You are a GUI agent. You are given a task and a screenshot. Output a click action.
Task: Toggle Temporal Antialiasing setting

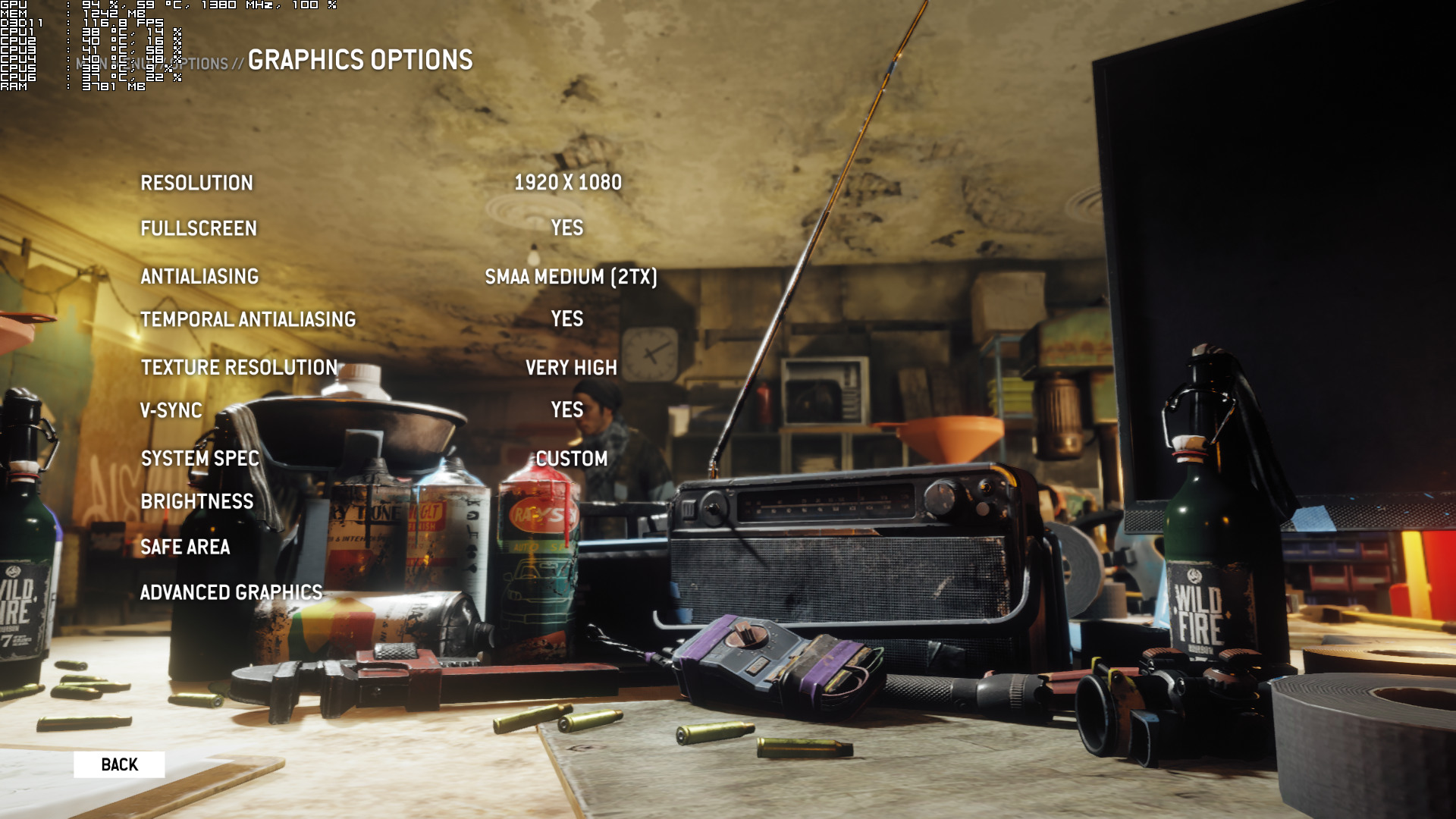[x=248, y=319]
